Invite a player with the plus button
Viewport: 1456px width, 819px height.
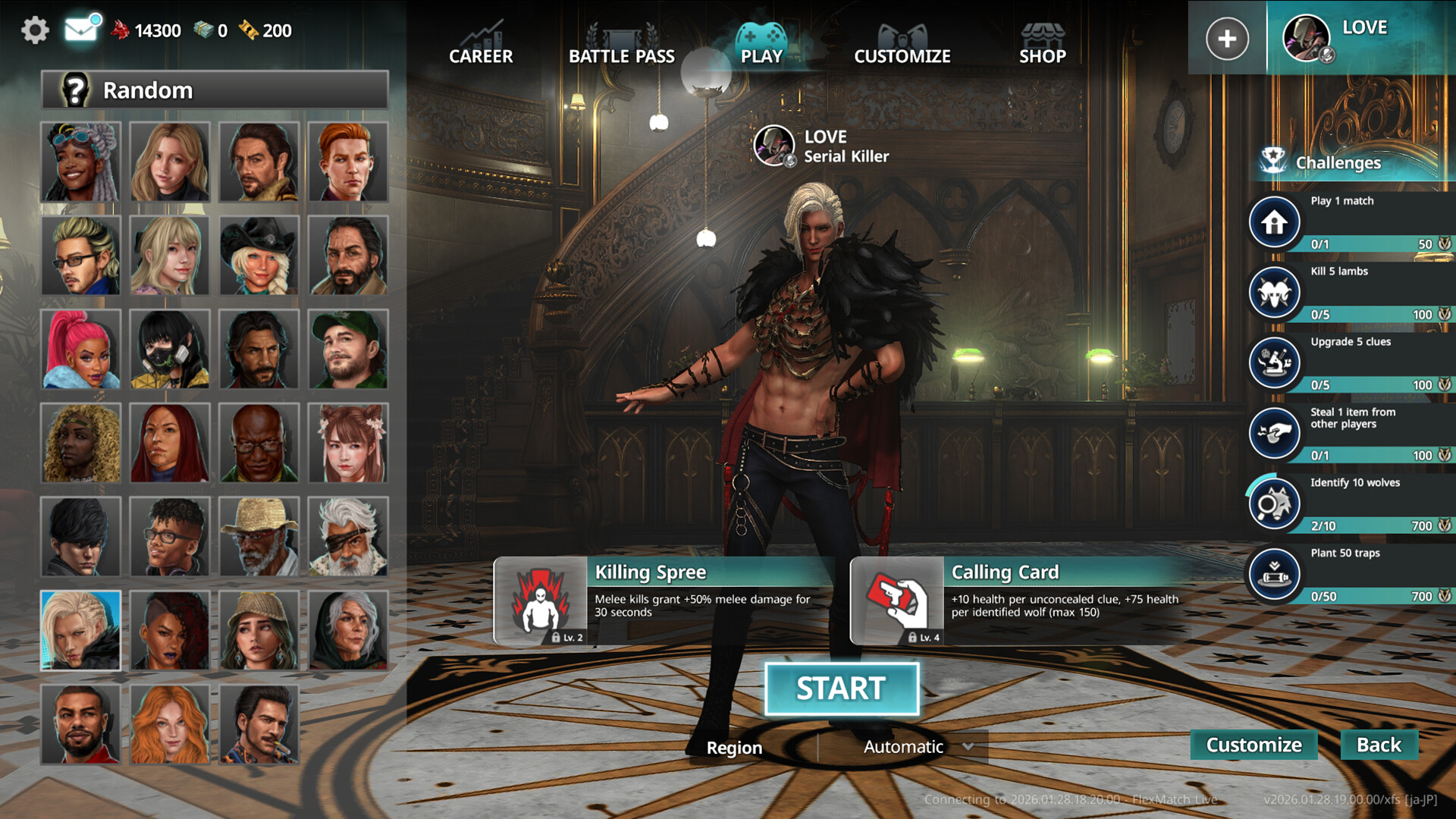tap(1227, 39)
